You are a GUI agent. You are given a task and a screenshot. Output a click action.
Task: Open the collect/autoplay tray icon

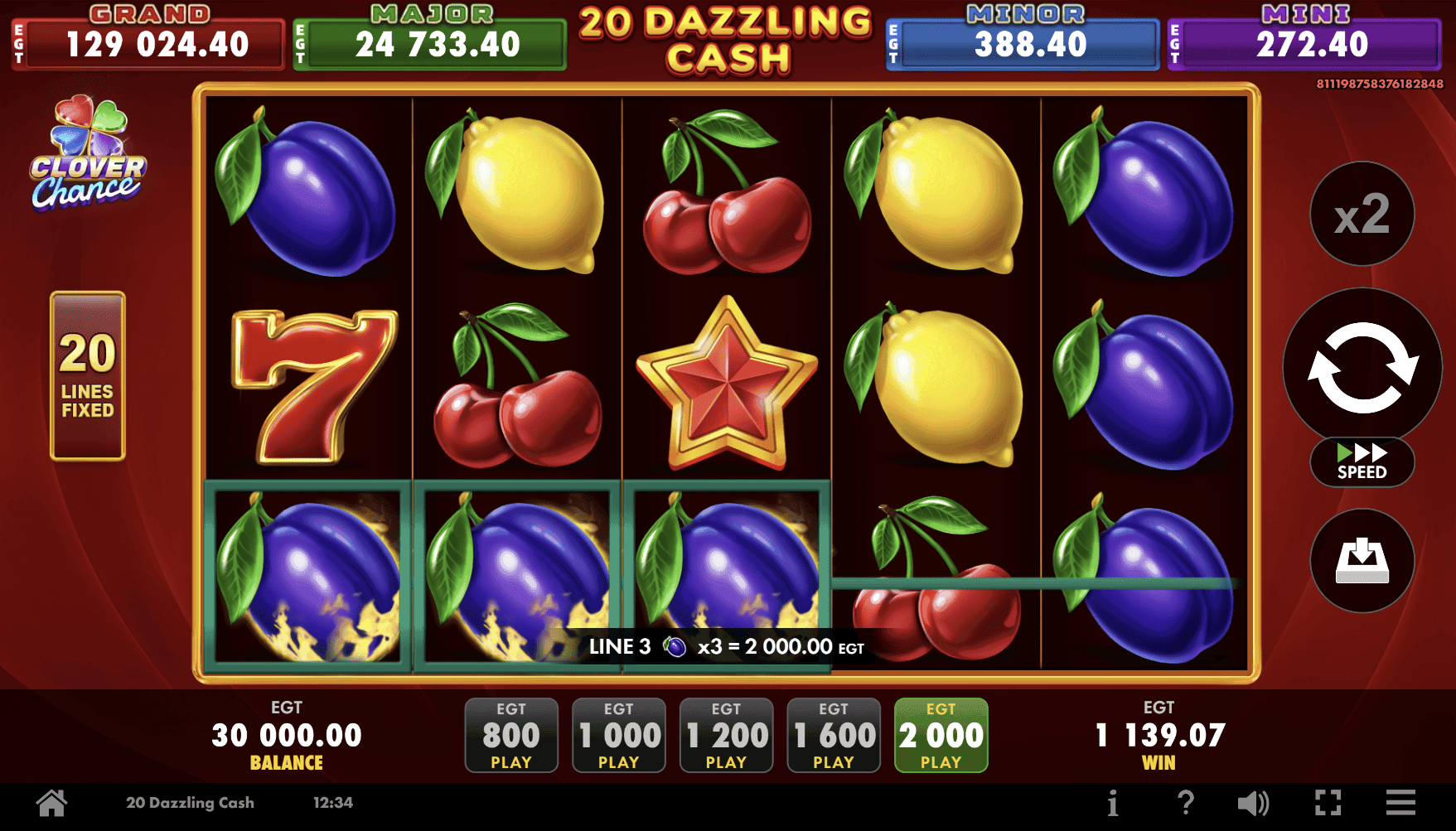1361,561
